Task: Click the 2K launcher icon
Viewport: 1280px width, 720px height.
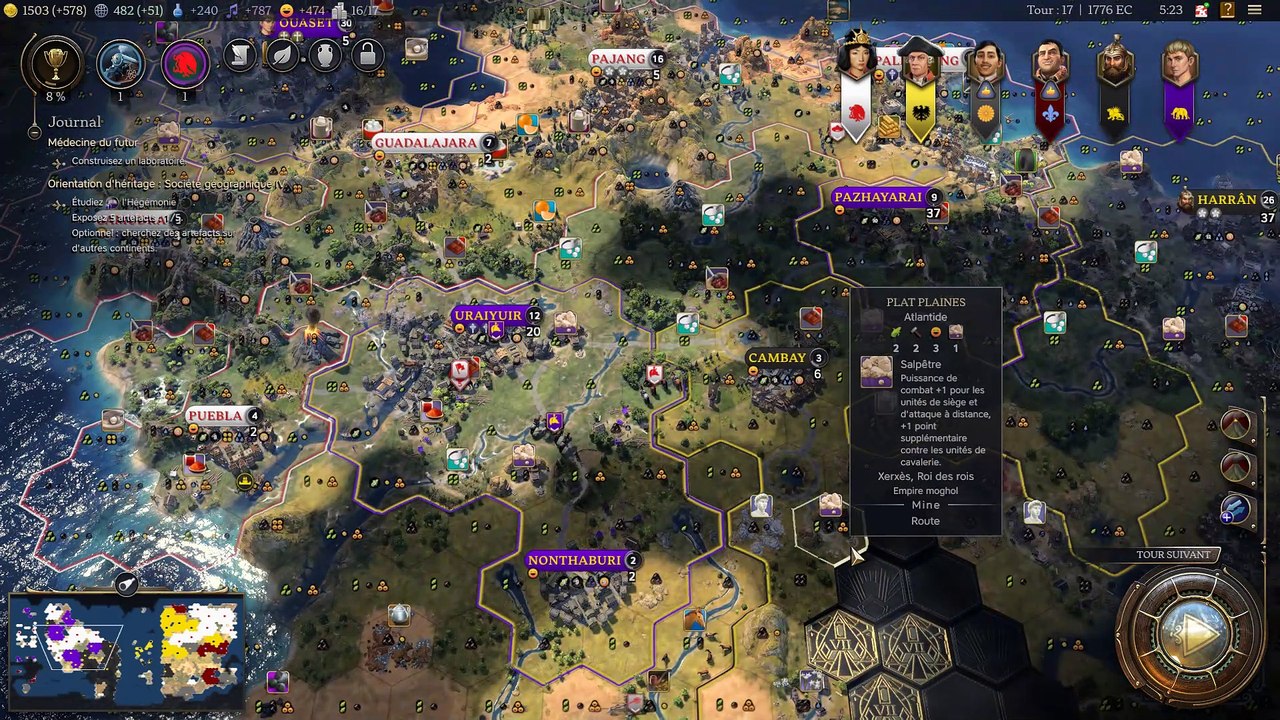Action: (x=1201, y=10)
